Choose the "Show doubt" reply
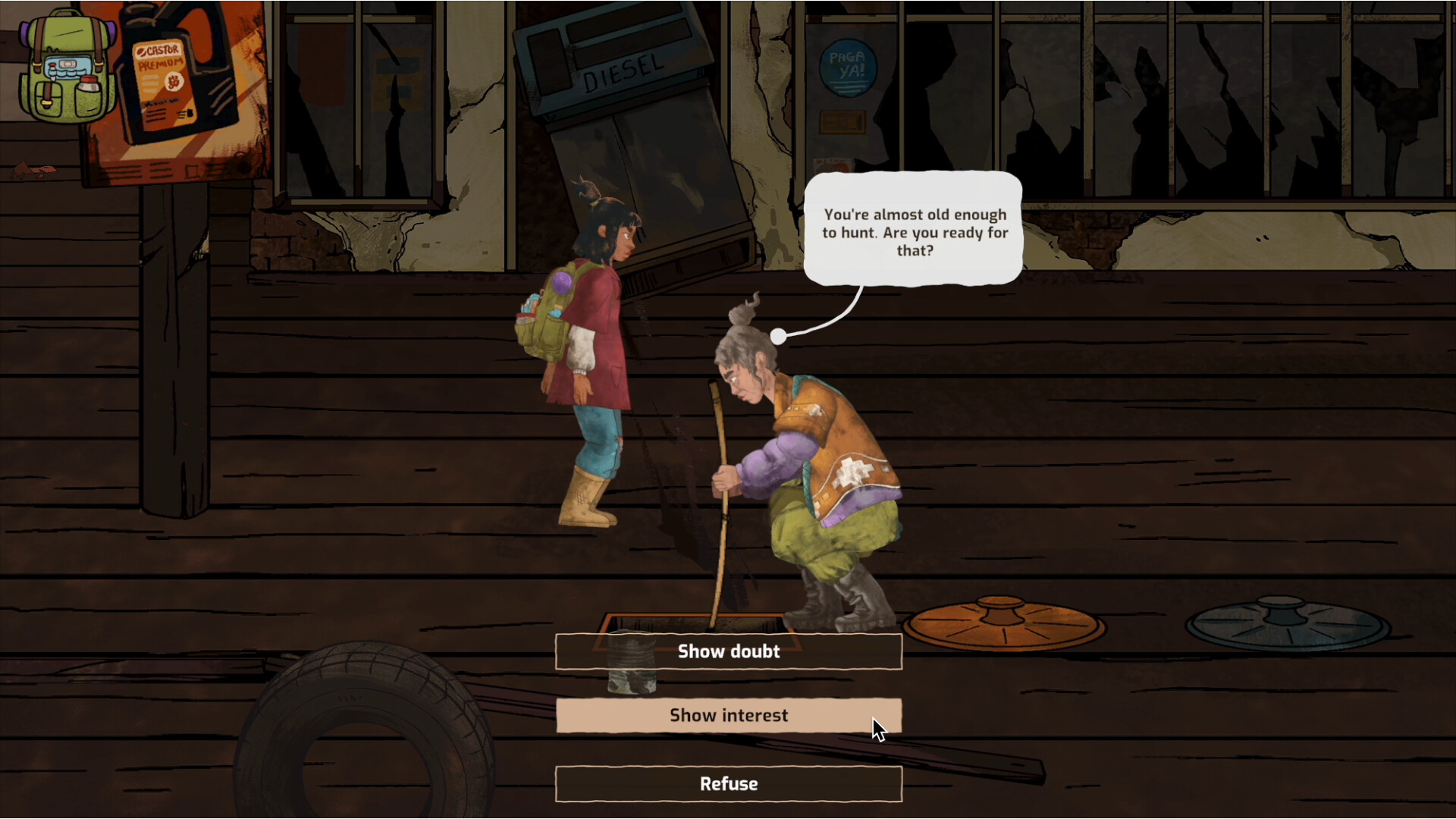This screenshot has width=1456, height=819. [728, 651]
